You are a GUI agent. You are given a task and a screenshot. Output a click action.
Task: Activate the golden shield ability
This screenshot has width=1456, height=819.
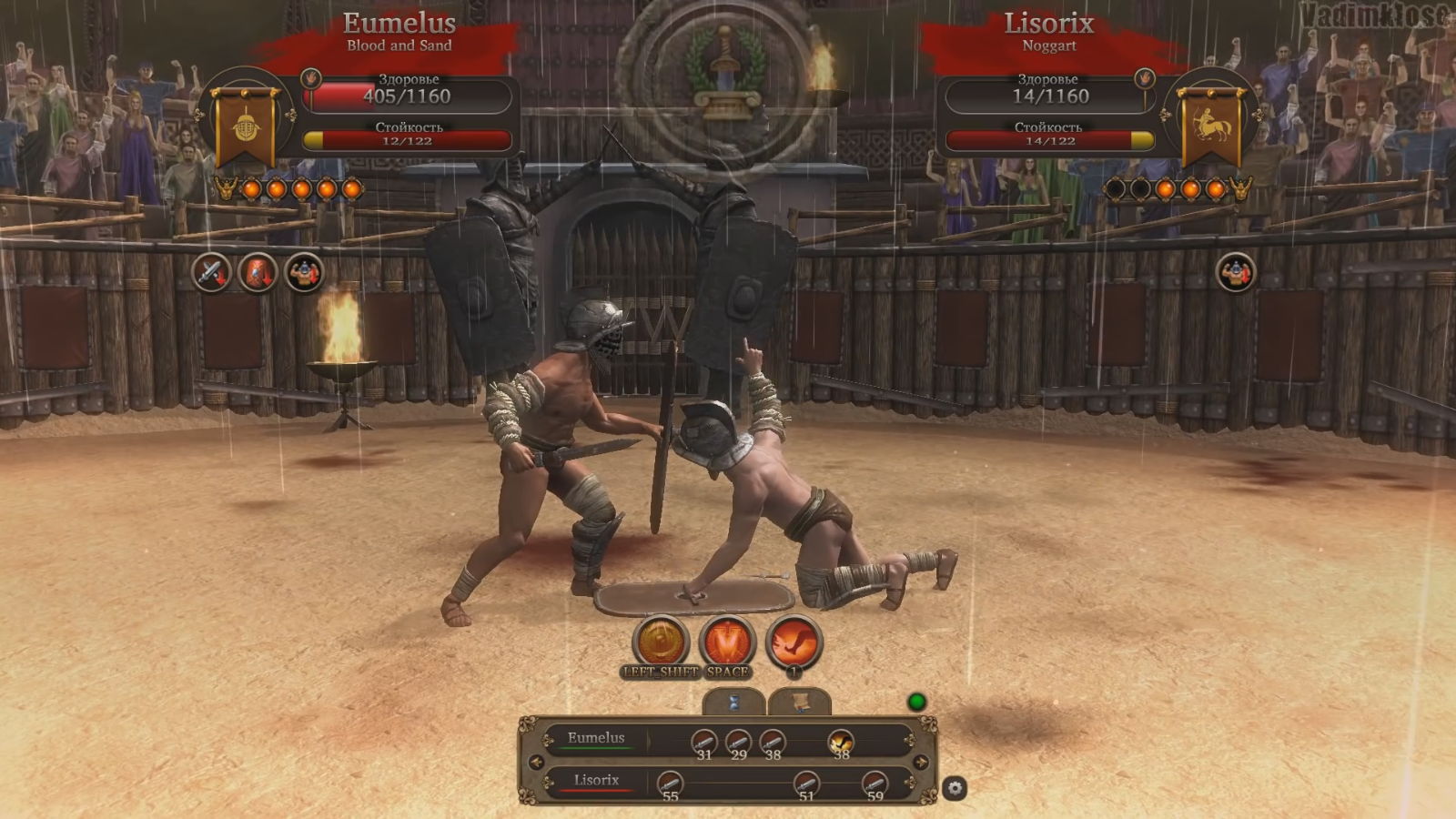661,642
